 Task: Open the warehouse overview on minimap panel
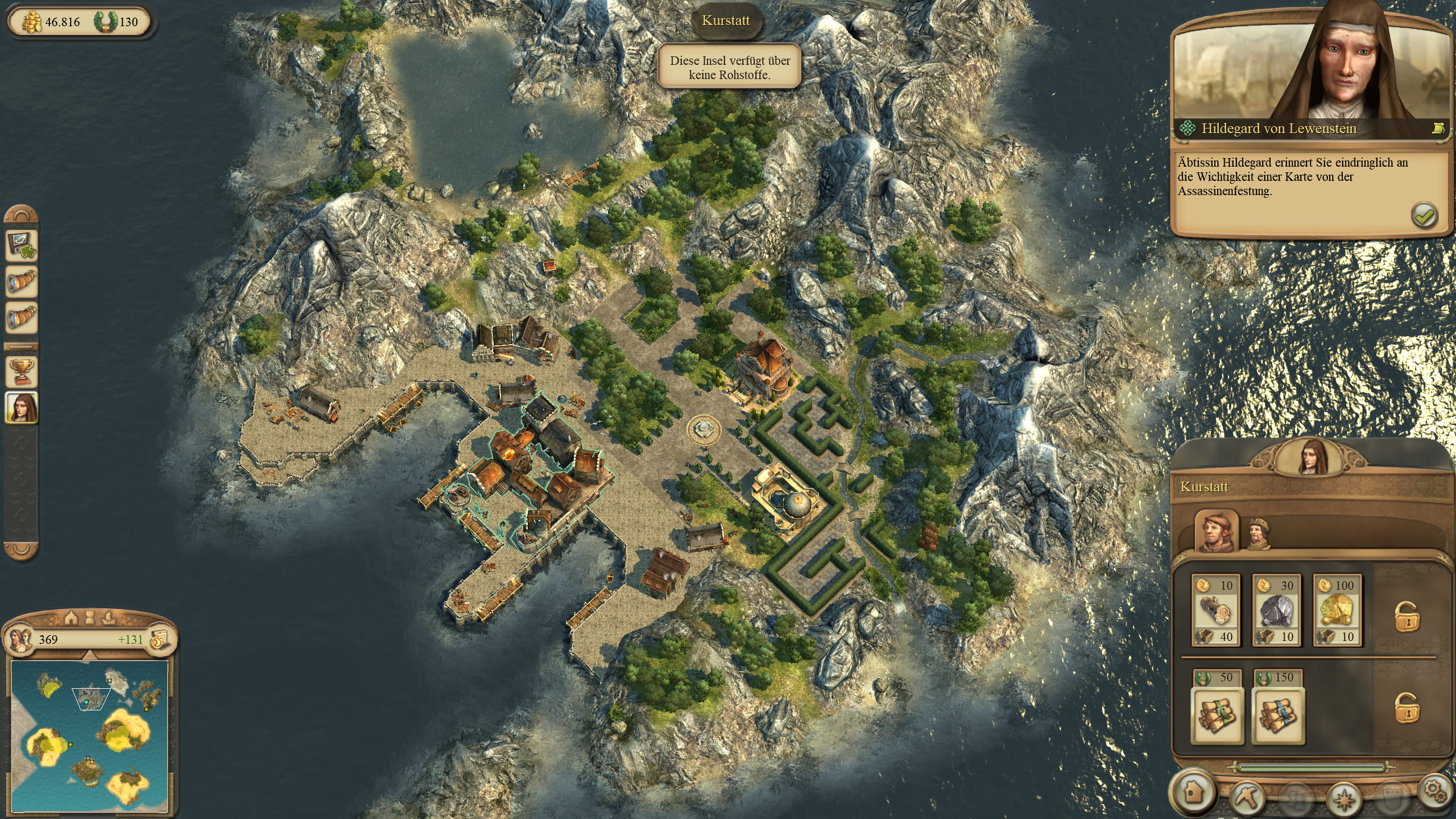(71, 617)
